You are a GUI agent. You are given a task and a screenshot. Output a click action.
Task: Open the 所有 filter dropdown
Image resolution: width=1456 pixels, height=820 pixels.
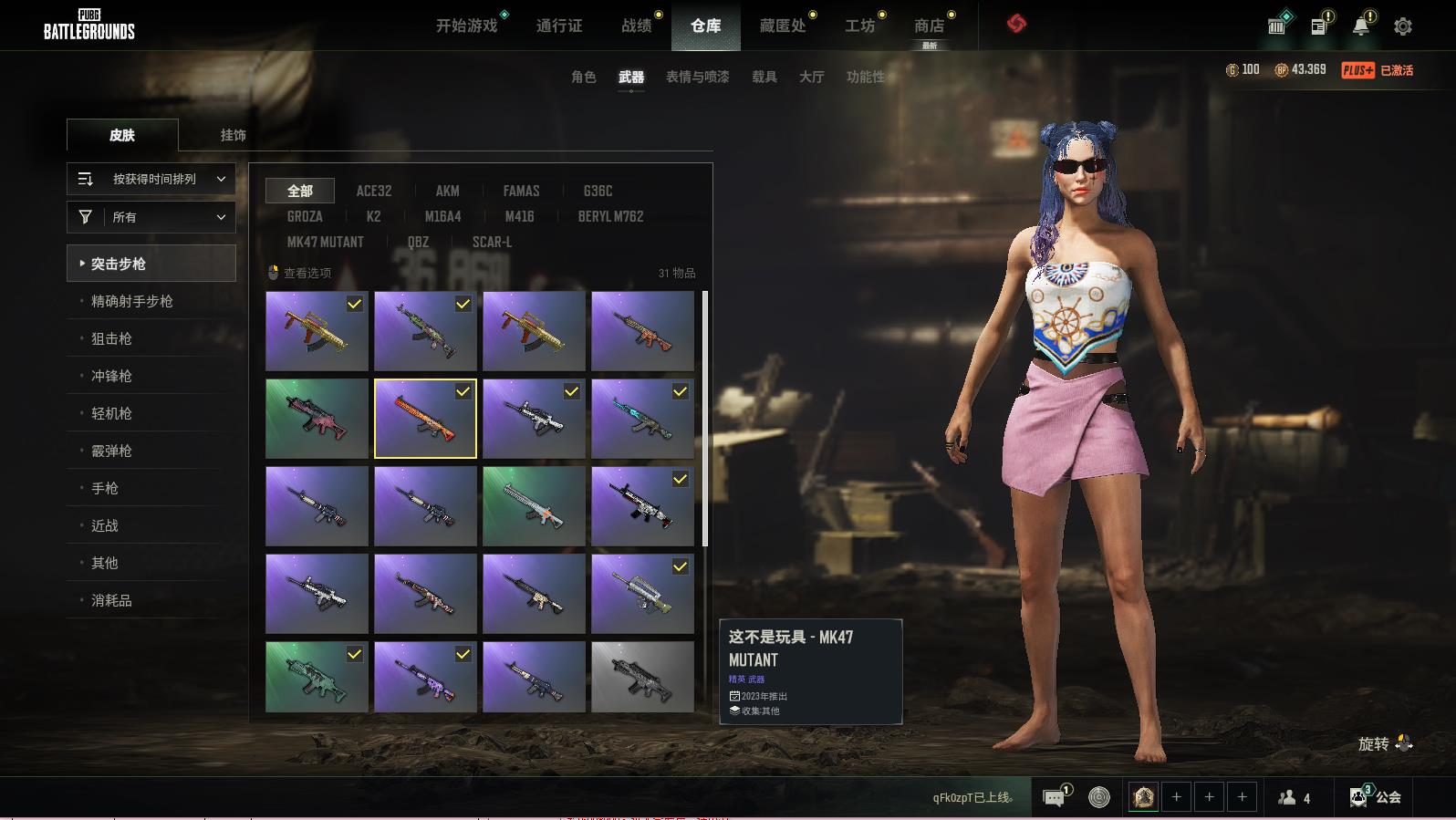click(151, 217)
